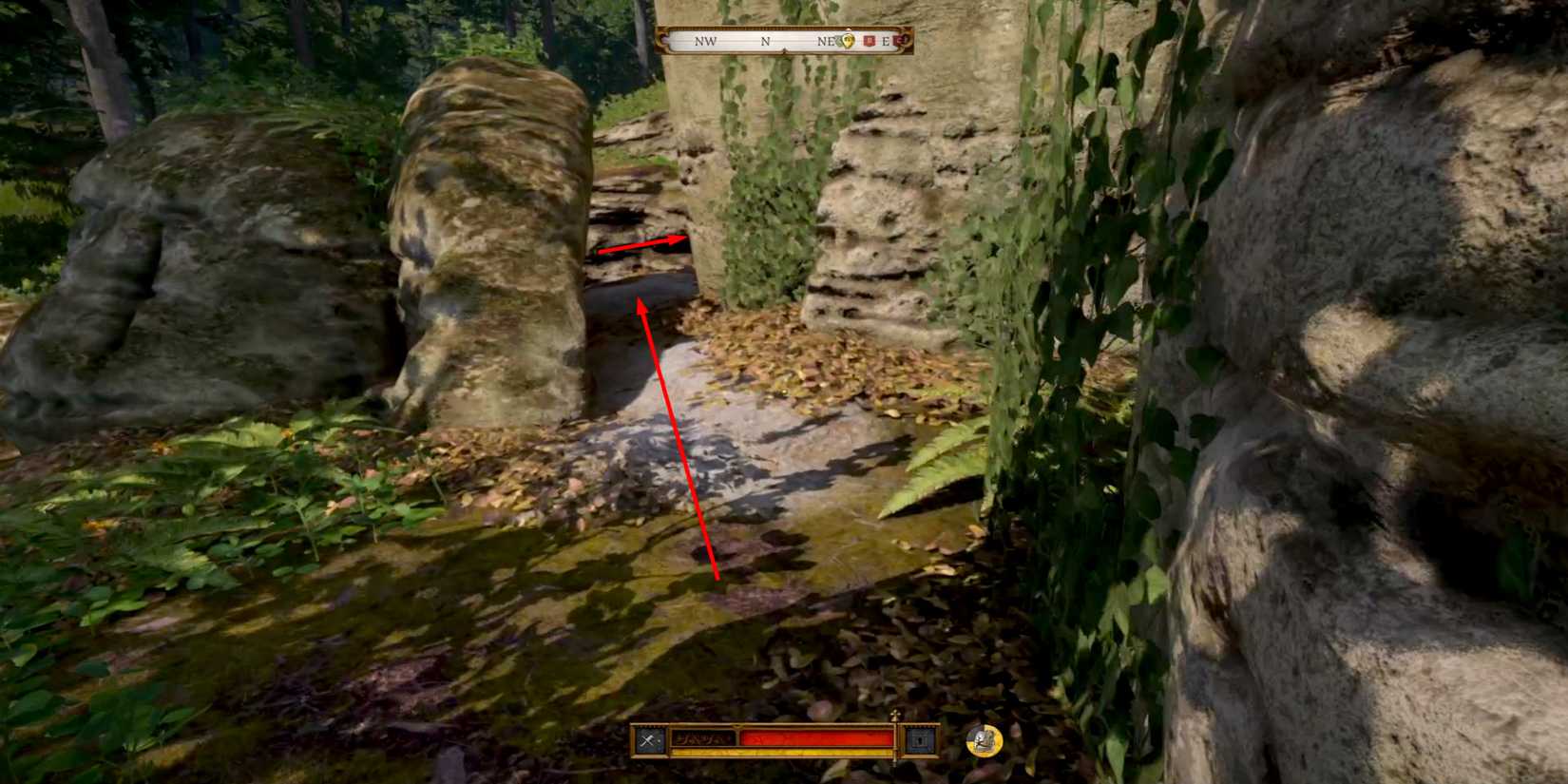The height and width of the screenshot is (784, 1568).
Task: Click the skull coin emblem near the bars
Action: (984, 740)
